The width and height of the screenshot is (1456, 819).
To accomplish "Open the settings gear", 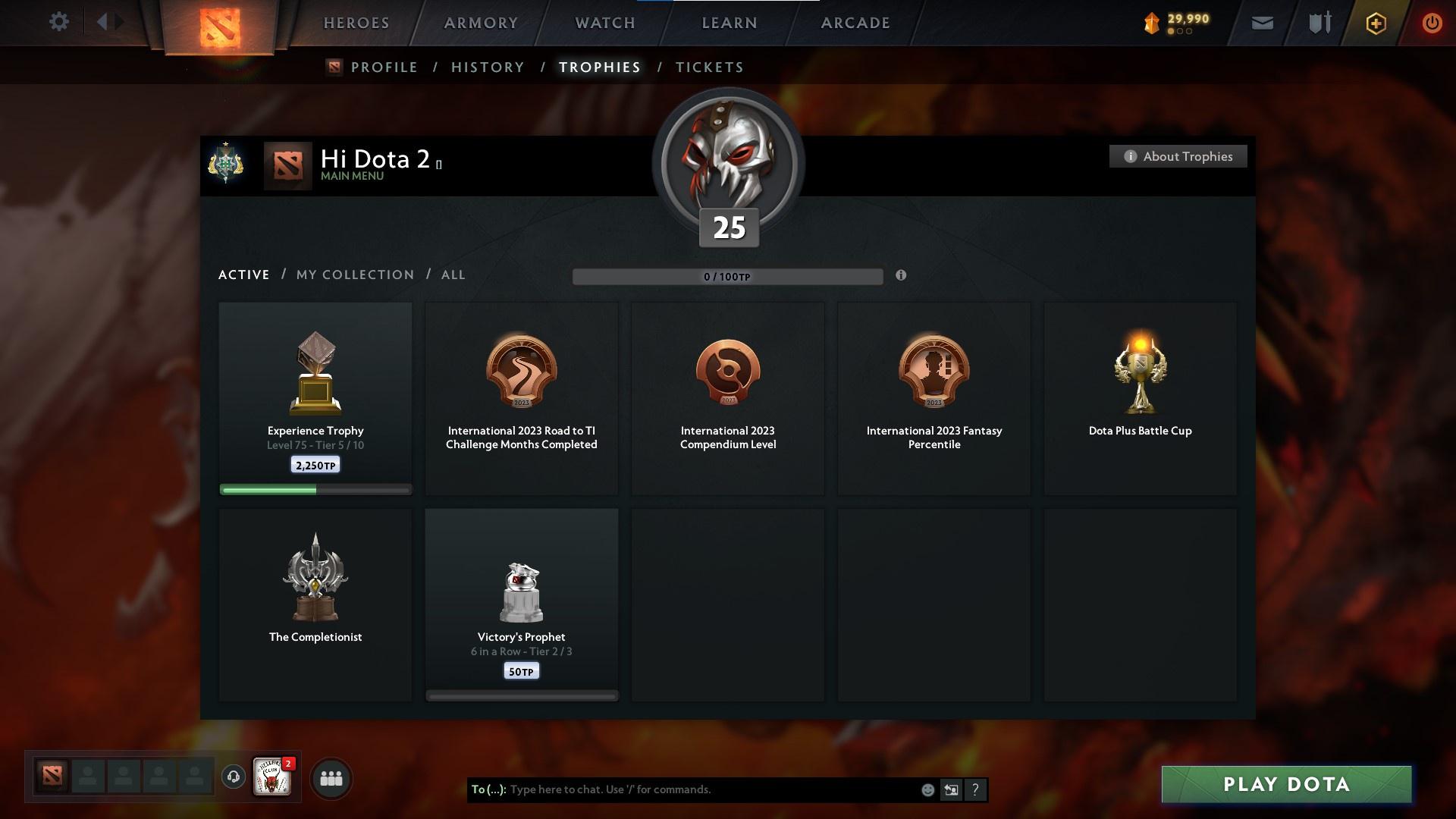I will coord(59,21).
